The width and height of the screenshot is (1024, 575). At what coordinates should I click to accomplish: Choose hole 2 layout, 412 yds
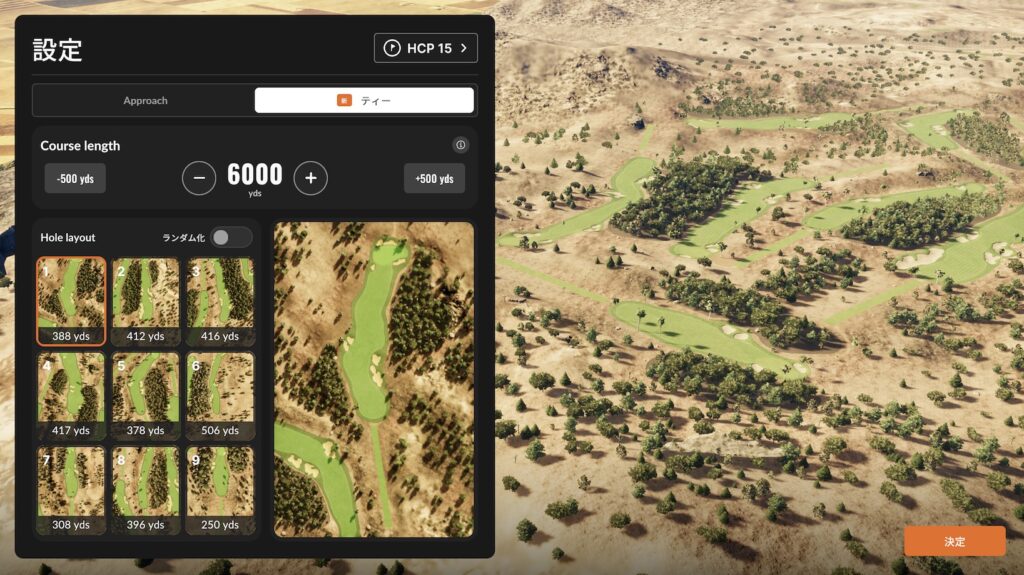(x=146, y=301)
